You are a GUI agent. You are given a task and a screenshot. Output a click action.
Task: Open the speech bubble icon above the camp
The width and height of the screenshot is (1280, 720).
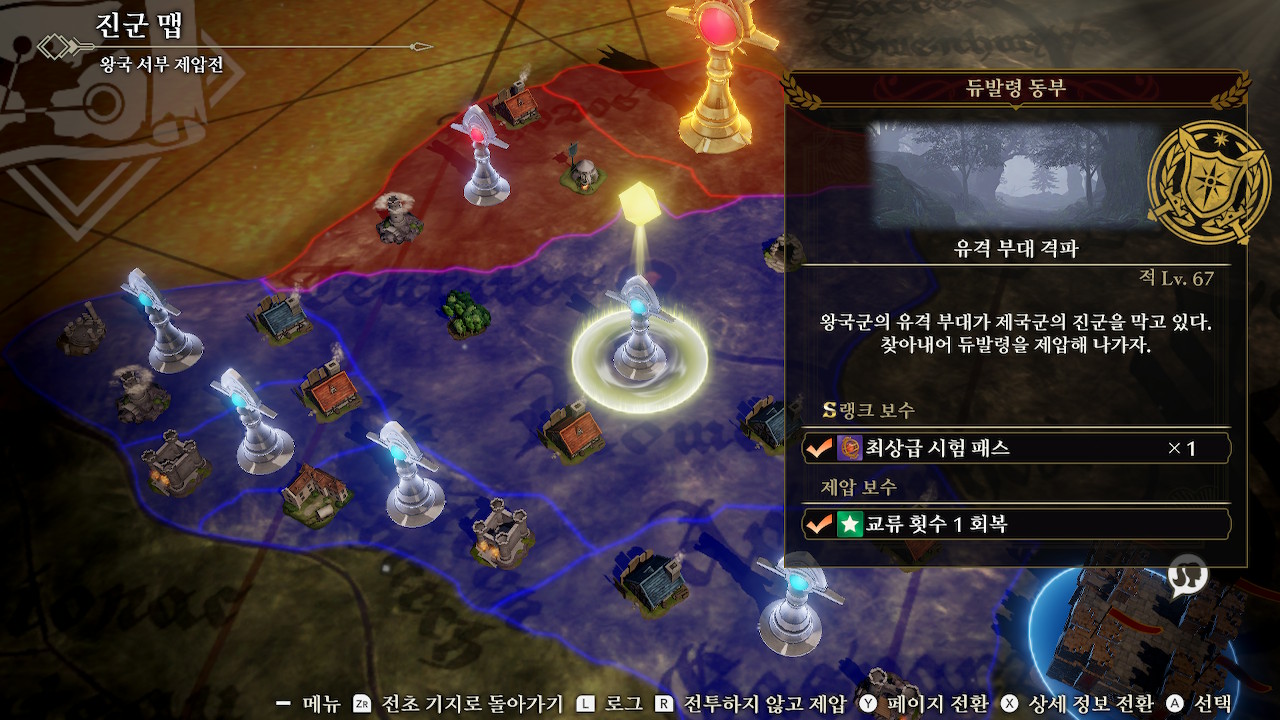1187,575
